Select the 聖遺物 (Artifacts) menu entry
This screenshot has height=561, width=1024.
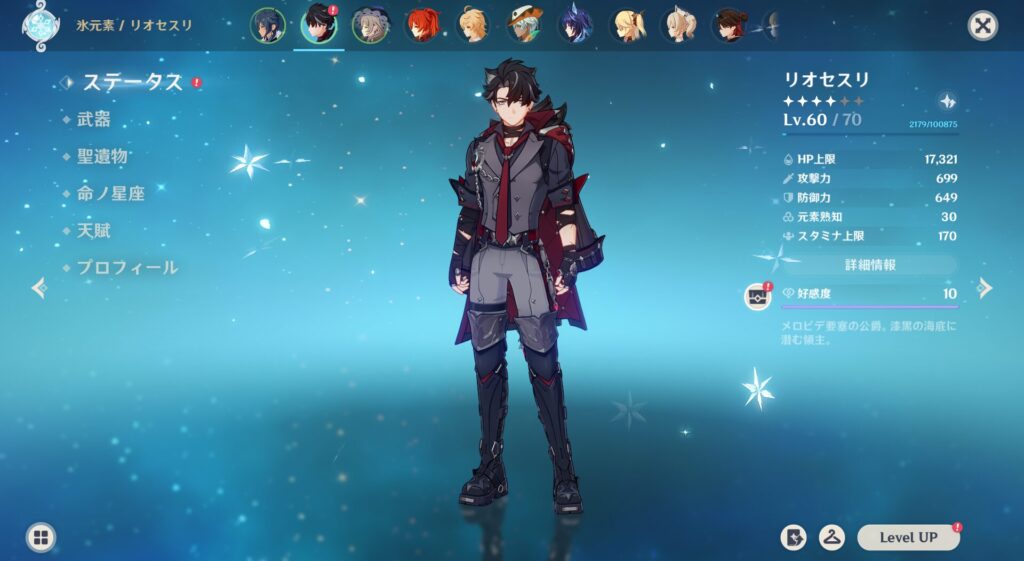point(102,156)
